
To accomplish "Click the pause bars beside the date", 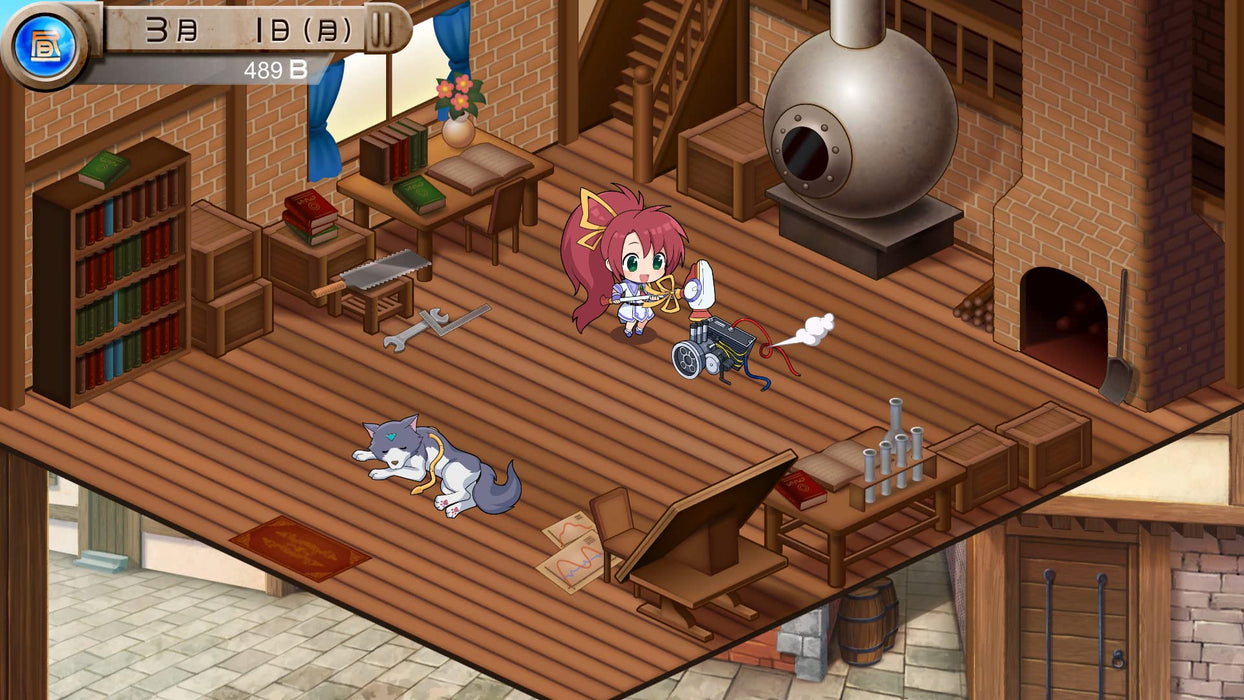I will click(381, 30).
